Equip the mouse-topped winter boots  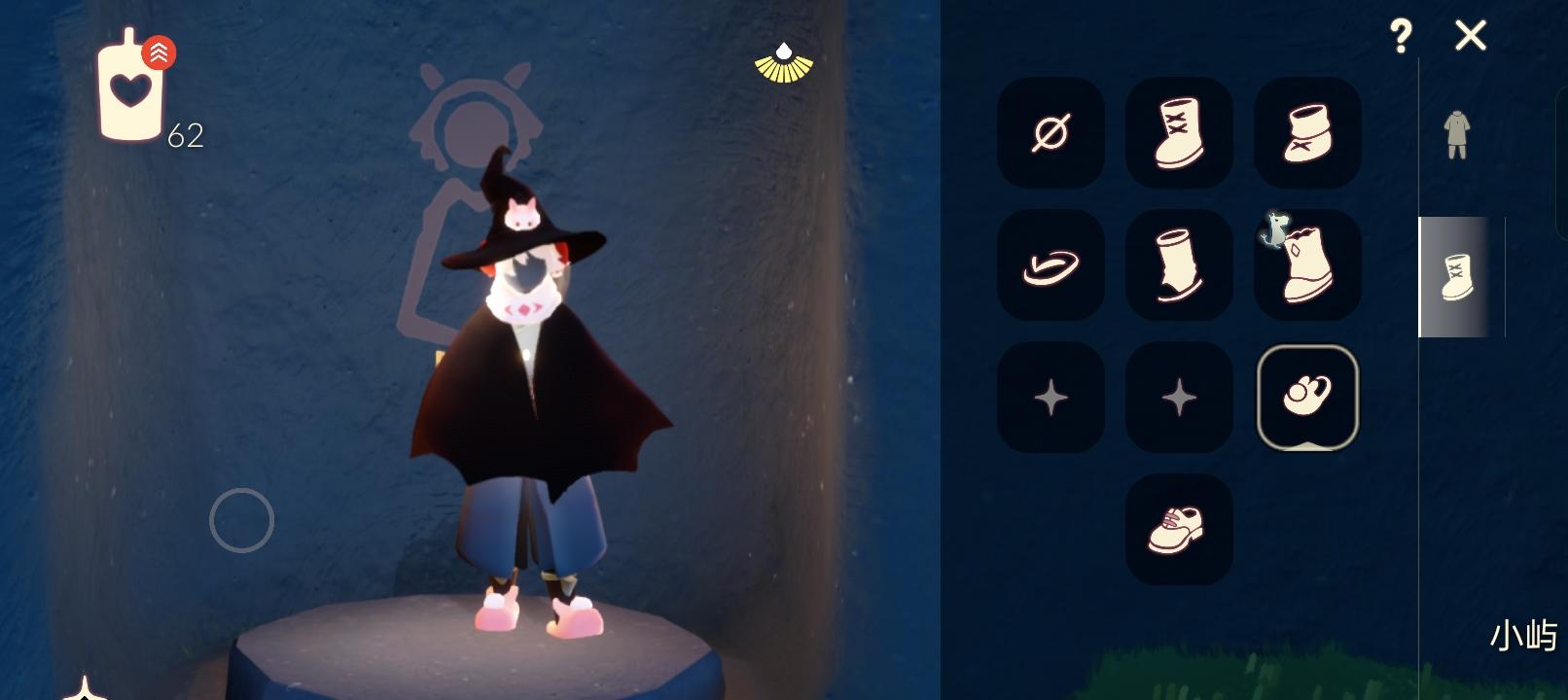(x=1306, y=265)
